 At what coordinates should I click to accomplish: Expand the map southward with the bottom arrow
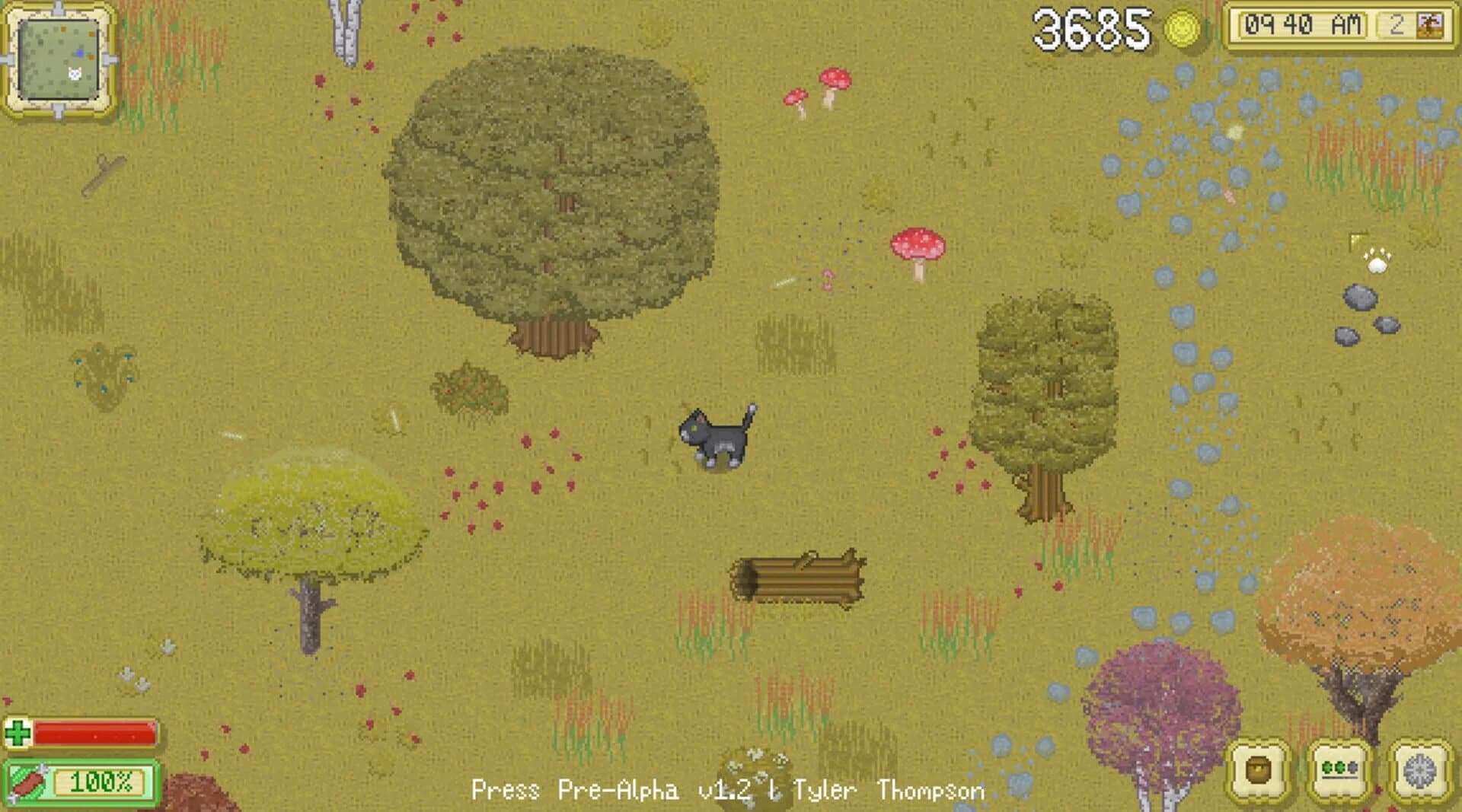[x=58, y=112]
